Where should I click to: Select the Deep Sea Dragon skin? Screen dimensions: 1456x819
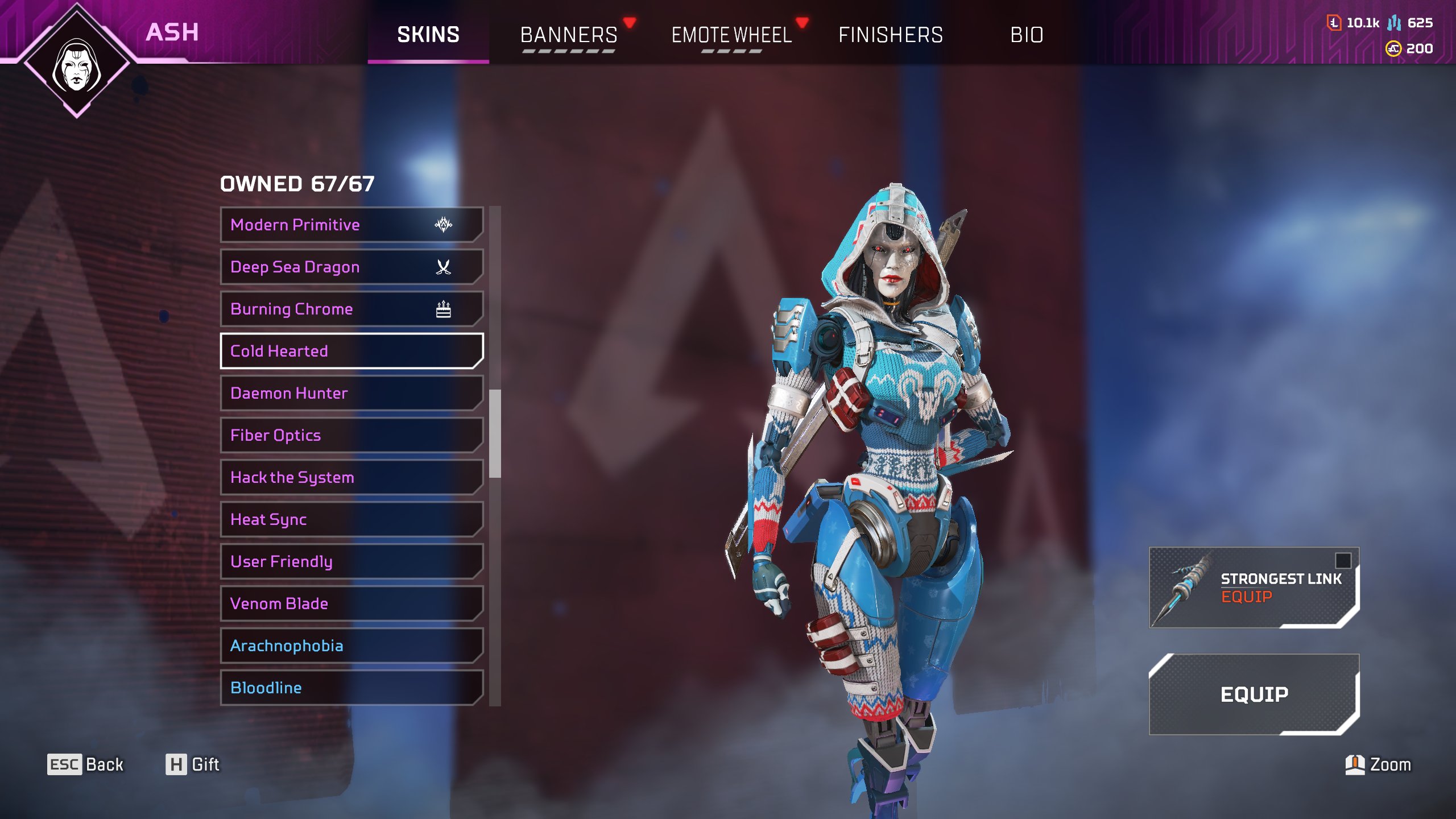(x=351, y=267)
